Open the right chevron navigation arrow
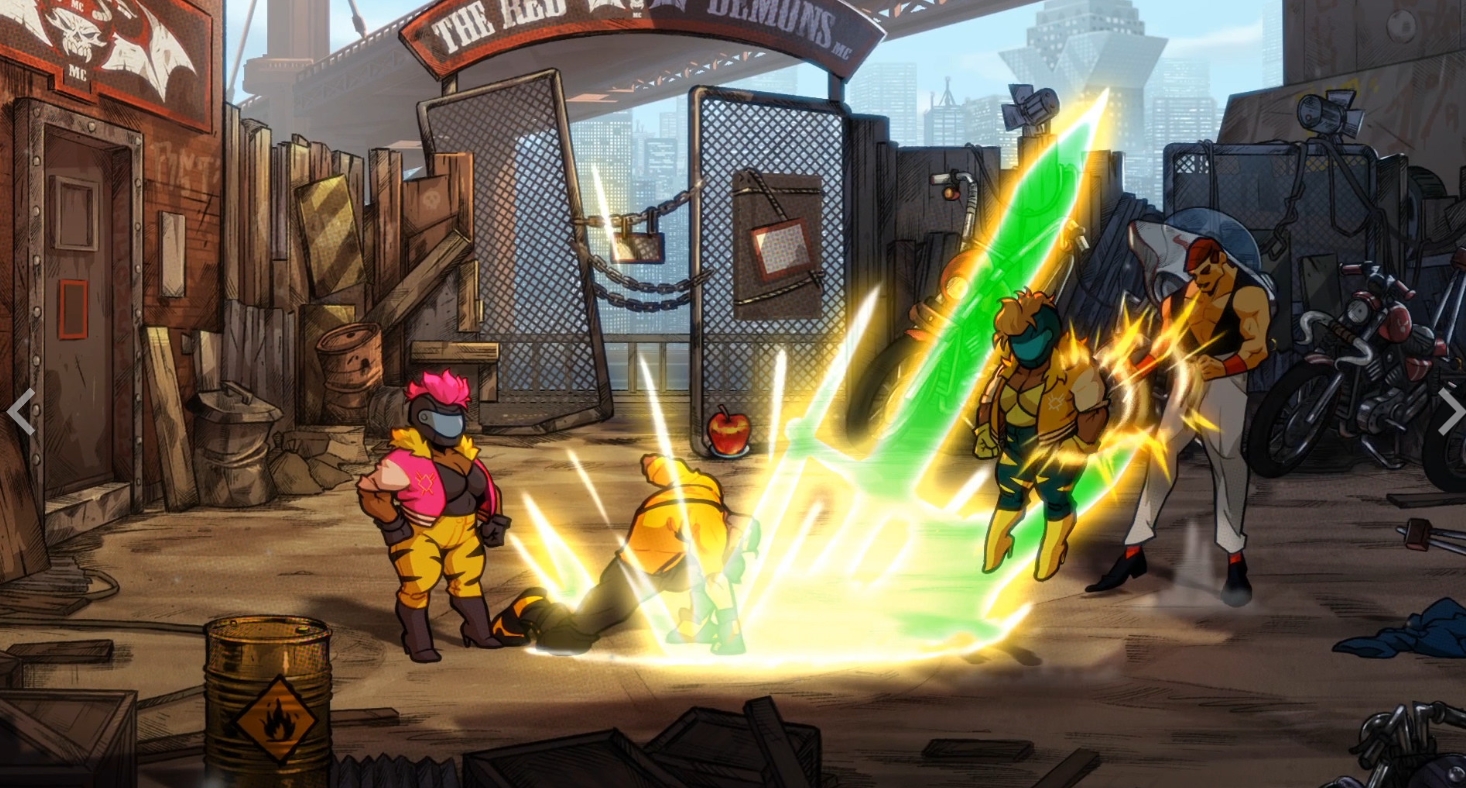 [x=1449, y=410]
